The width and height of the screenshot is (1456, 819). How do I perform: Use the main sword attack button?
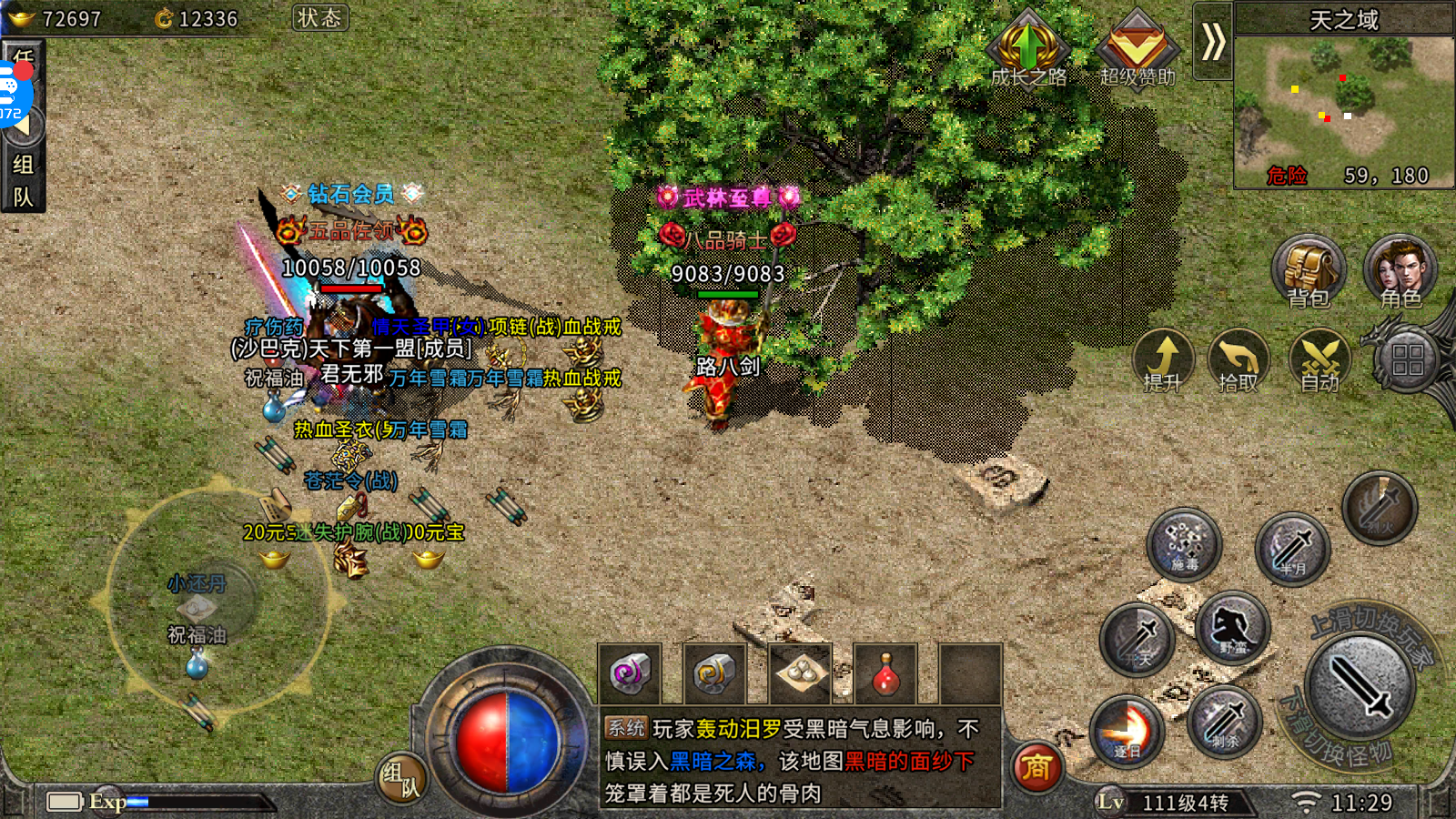pyautogui.click(x=1360, y=687)
